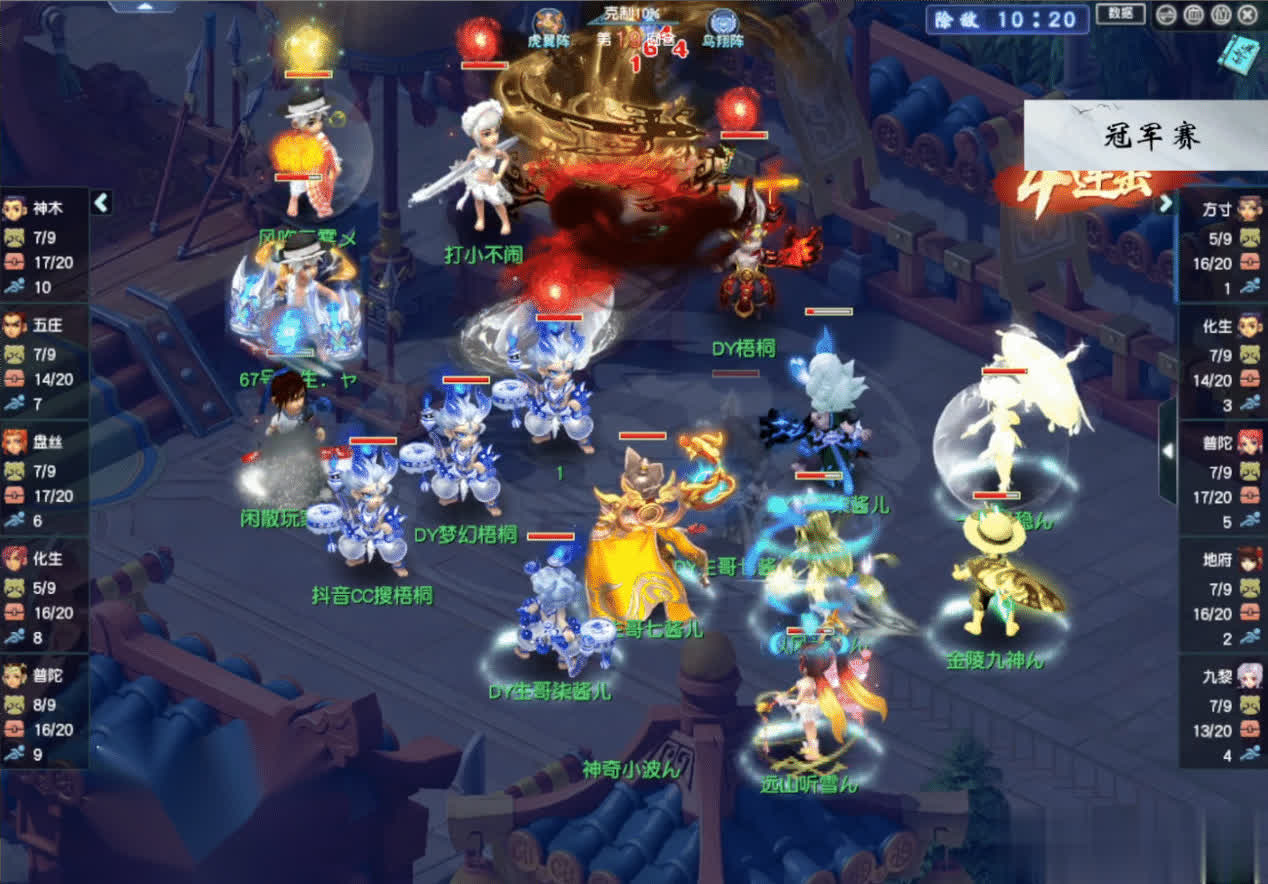Expand the side drawer on the right edge
Screen dimensions: 1268x884
(x=1167, y=451)
